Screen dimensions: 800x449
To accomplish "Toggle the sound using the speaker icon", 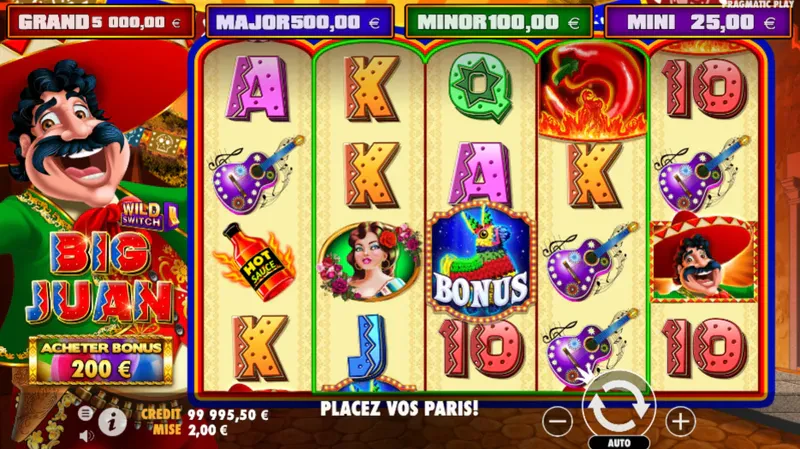I will point(87,435).
